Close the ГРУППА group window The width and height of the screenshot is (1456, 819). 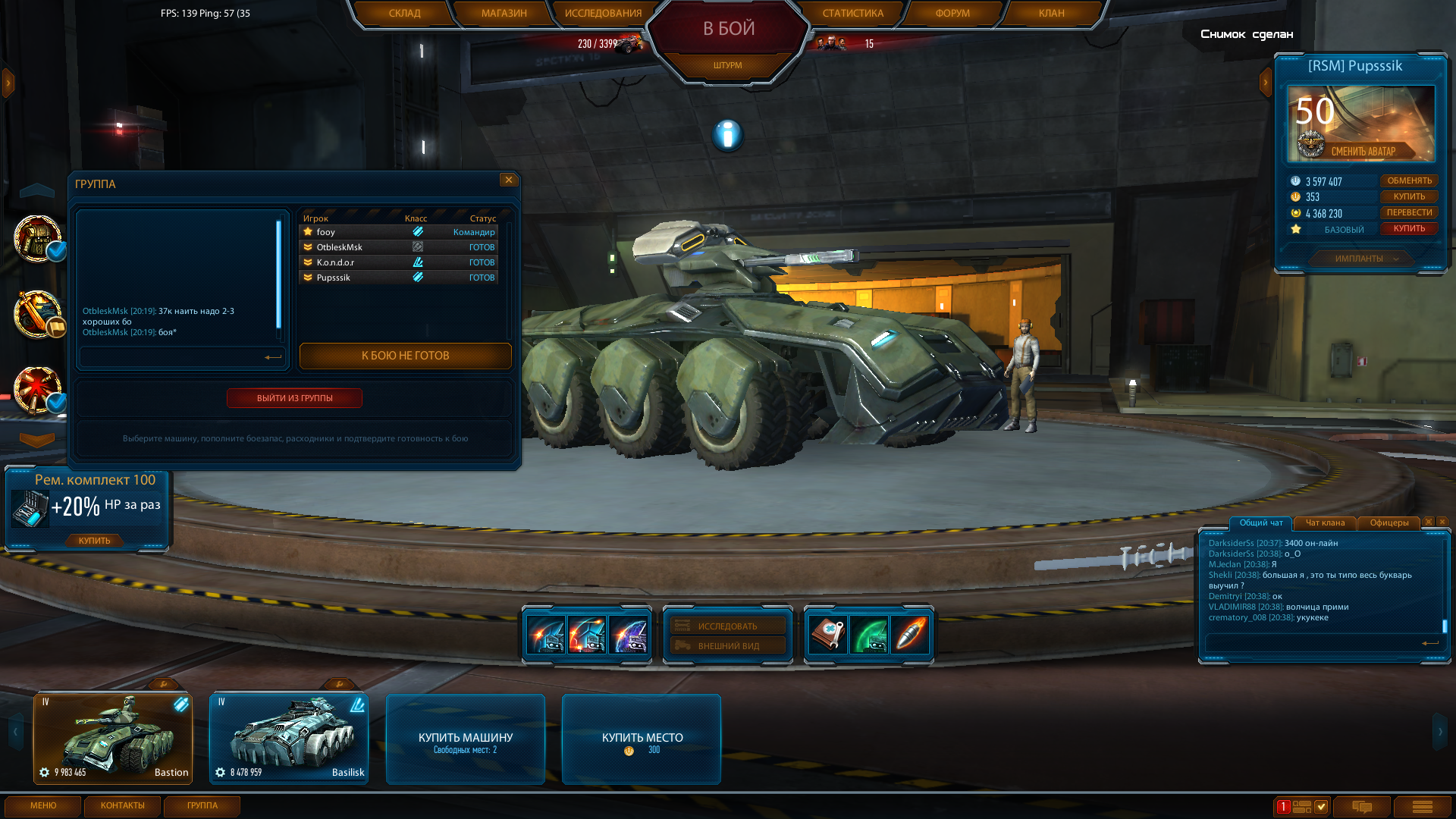pos(509,180)
